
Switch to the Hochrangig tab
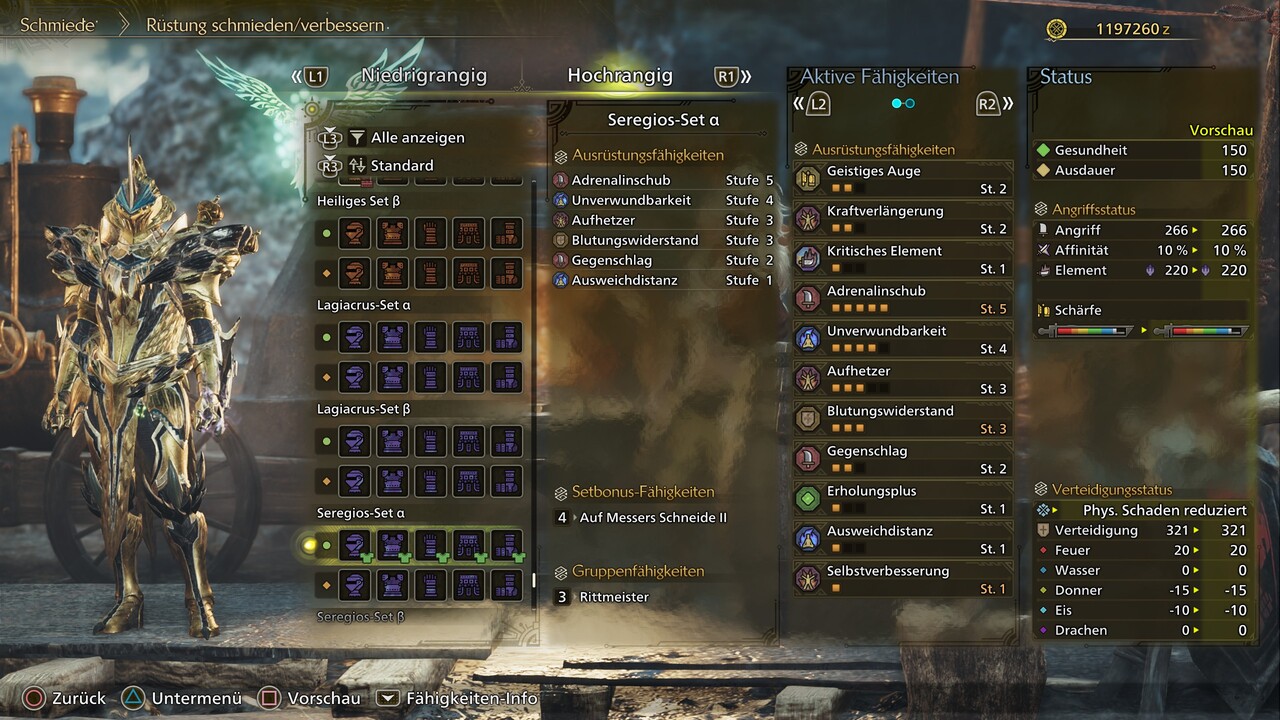coord(620,76)
